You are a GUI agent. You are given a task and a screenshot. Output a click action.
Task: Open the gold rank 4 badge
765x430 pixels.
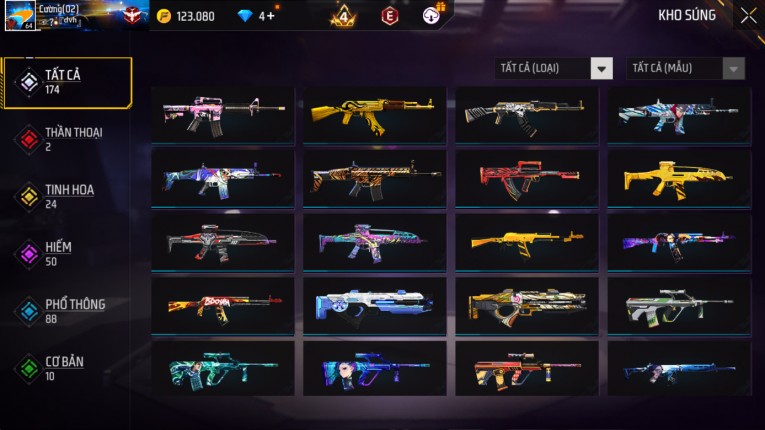[x=343, y=16]
